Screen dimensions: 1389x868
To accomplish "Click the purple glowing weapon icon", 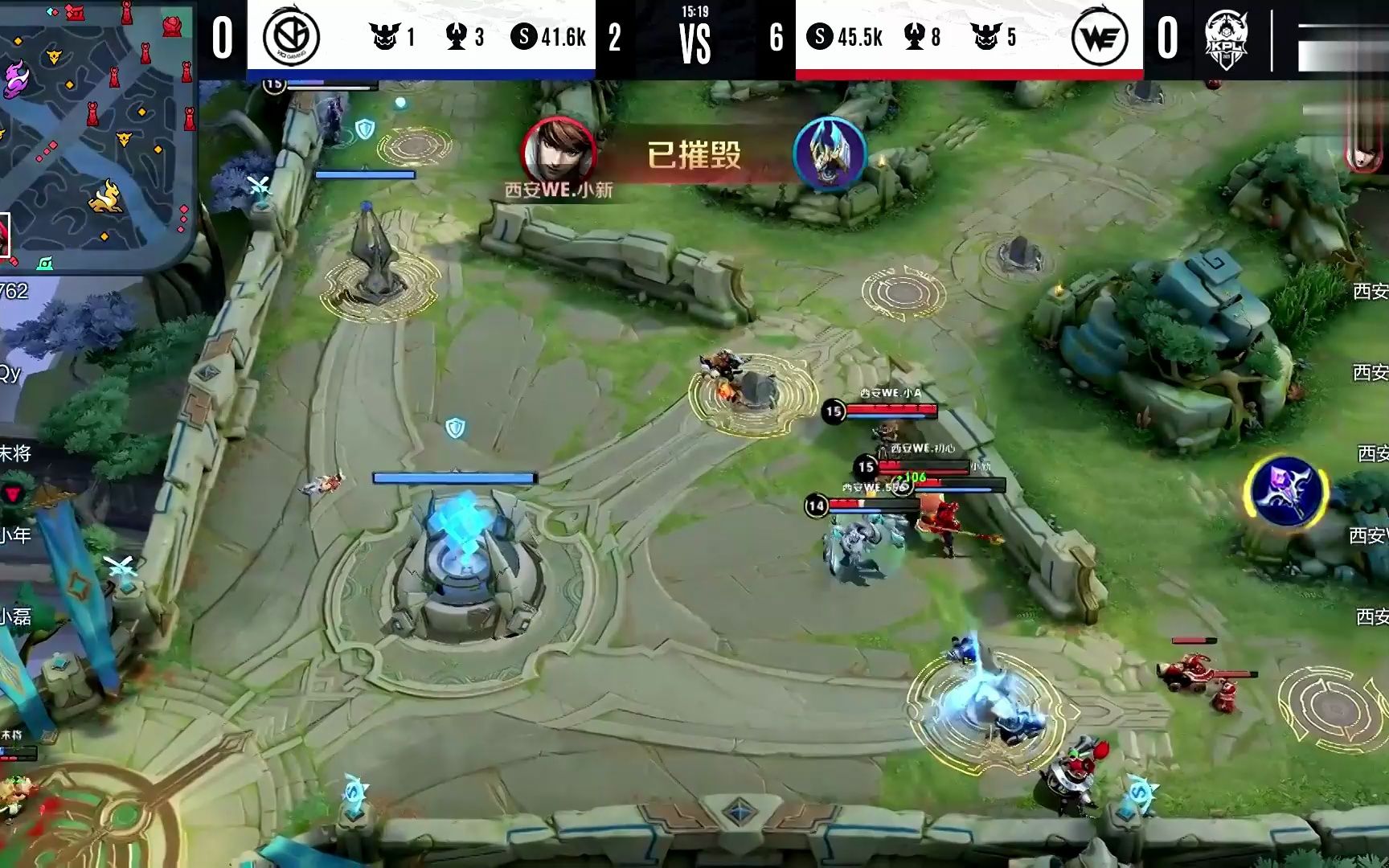I will click(1285, 492).
